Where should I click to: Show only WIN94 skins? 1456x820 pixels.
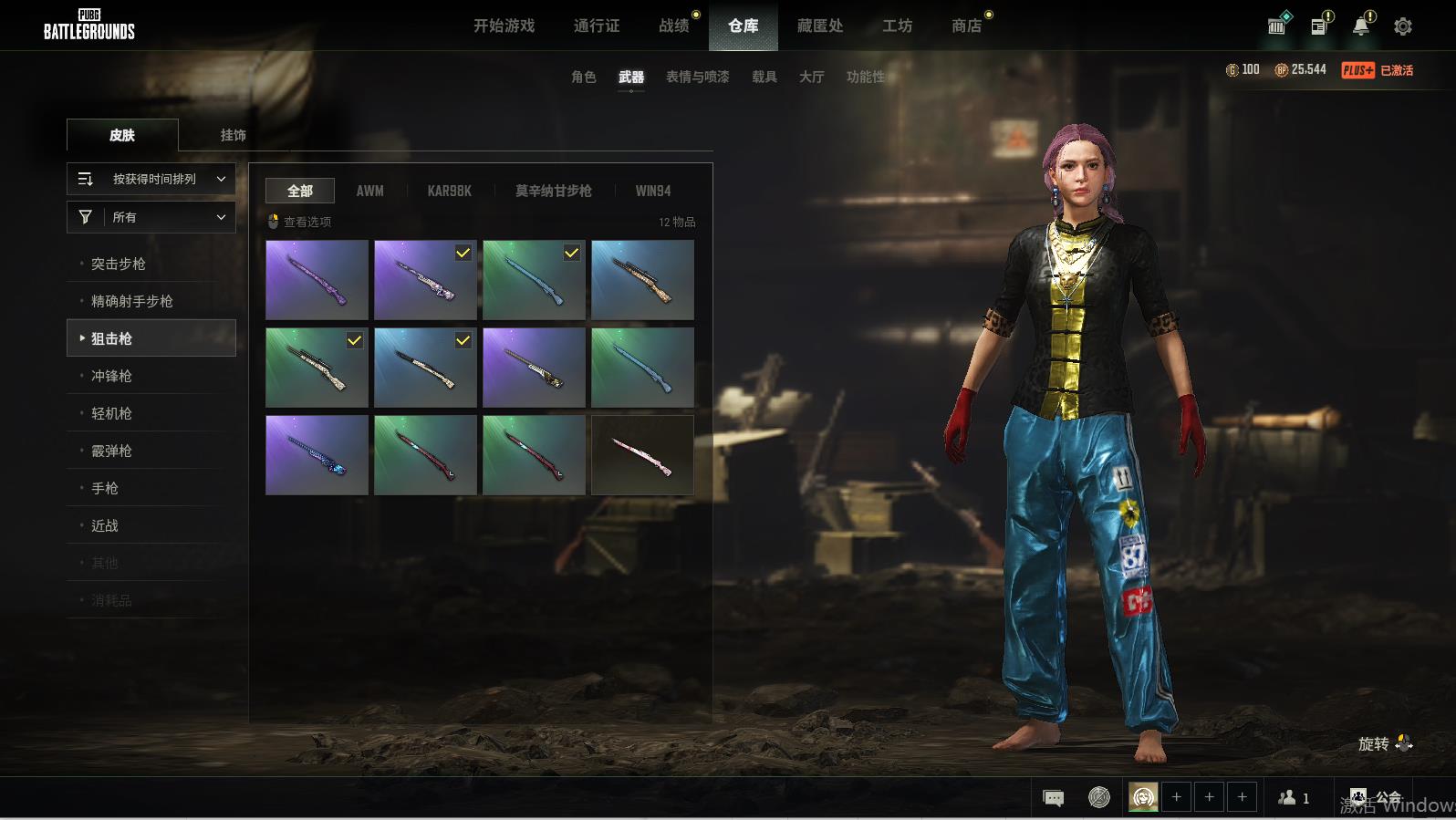click(652, 191)
